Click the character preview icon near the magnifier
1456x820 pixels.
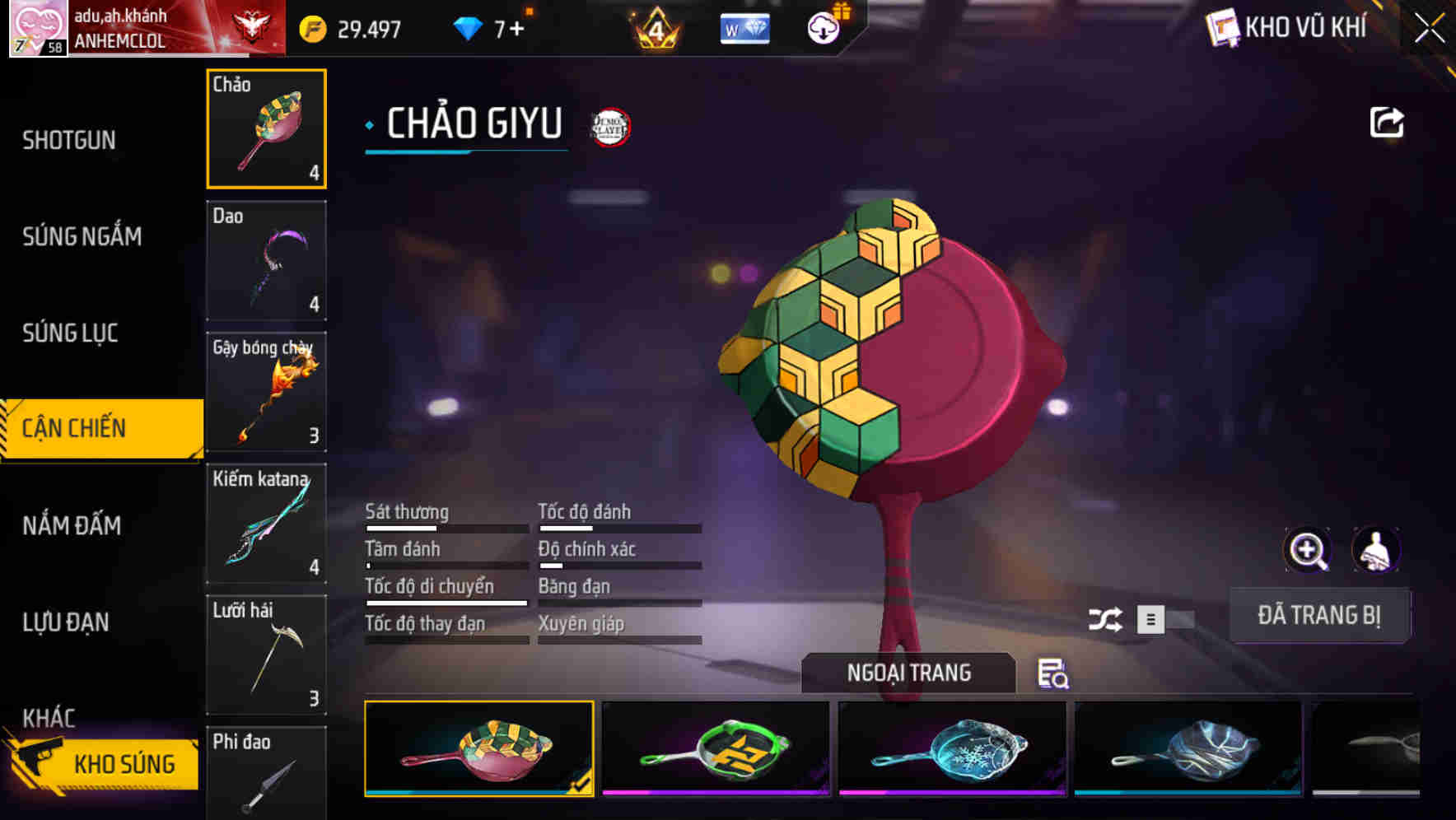click(1377, 550)
